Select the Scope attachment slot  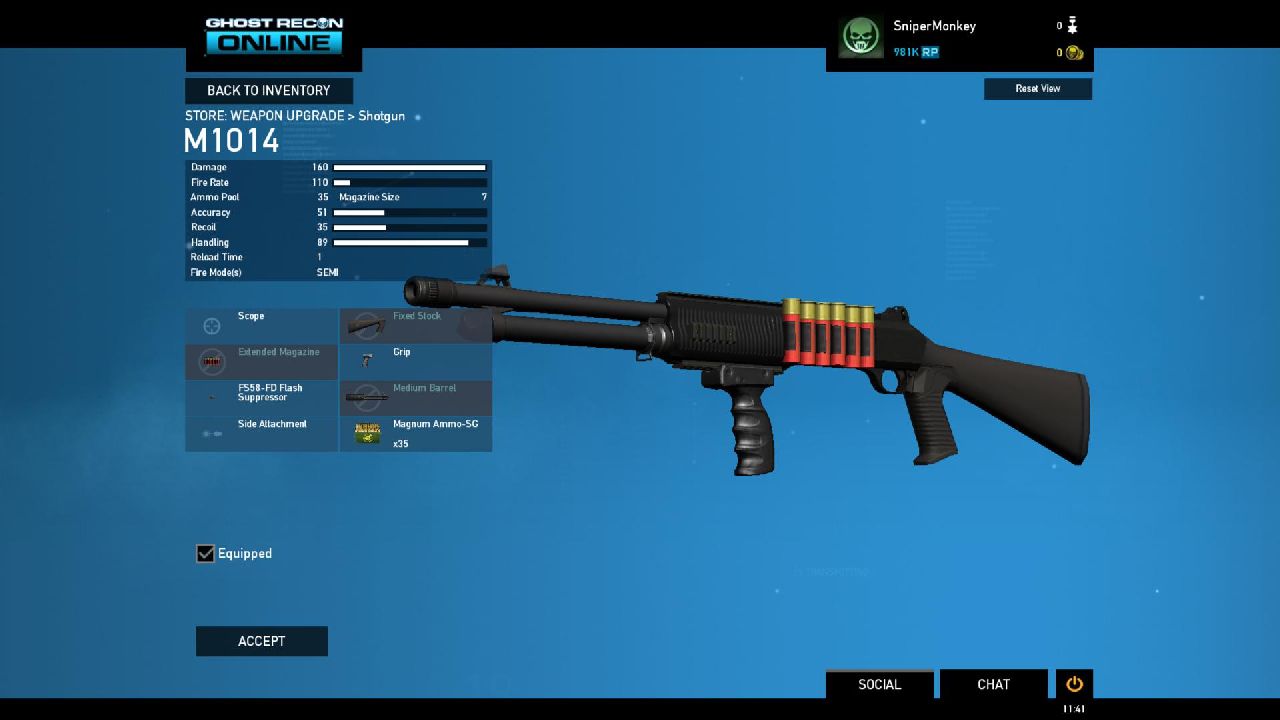[262, 325]
